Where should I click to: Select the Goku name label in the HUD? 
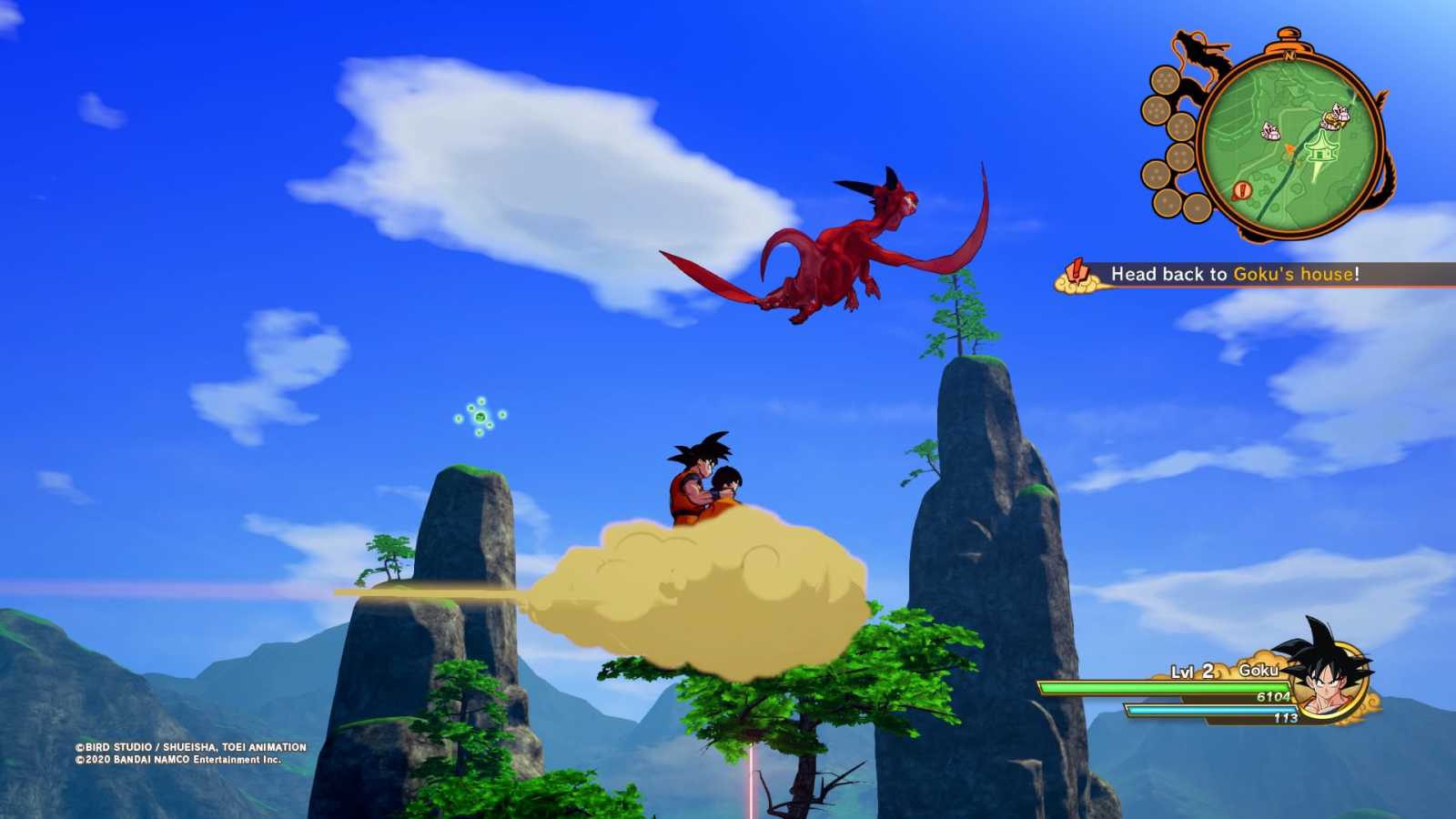coord(1259,670)
